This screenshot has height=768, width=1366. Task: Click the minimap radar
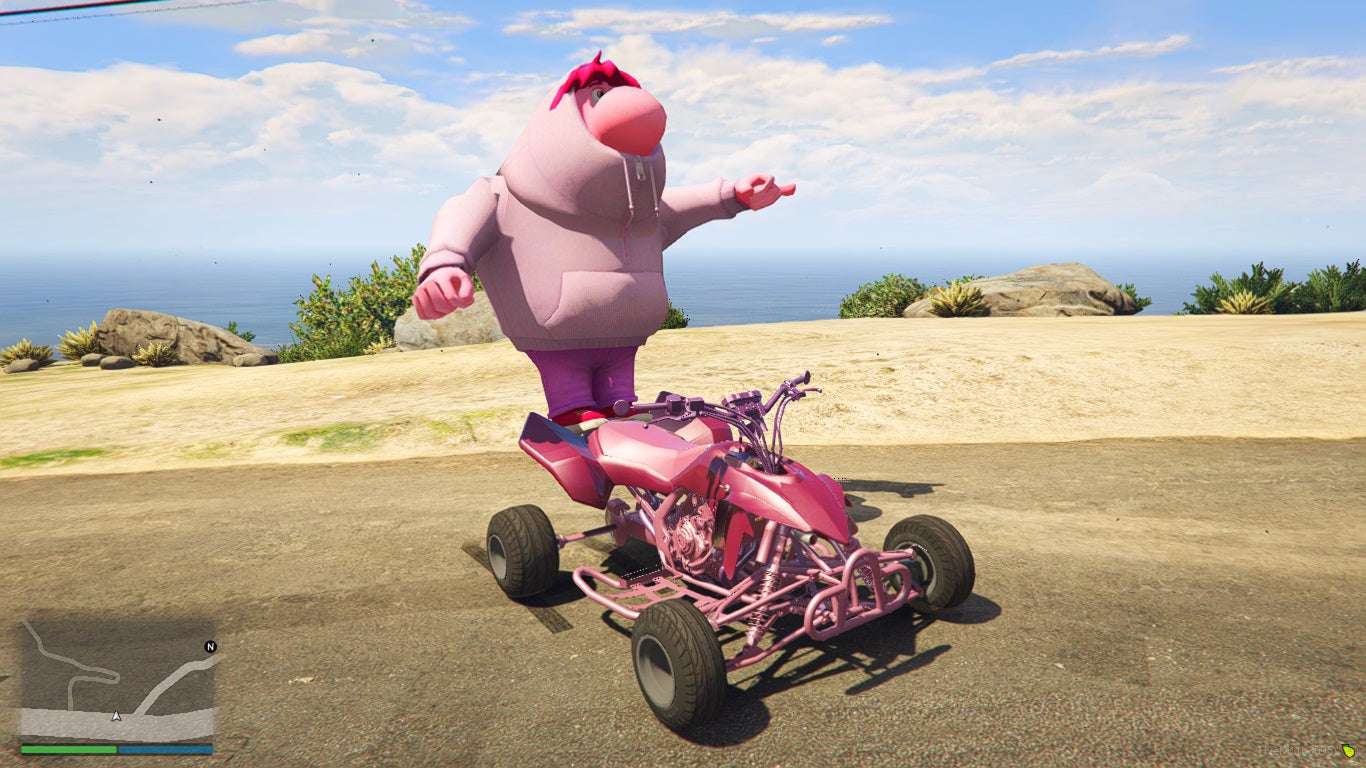click(x=117, y=680)
